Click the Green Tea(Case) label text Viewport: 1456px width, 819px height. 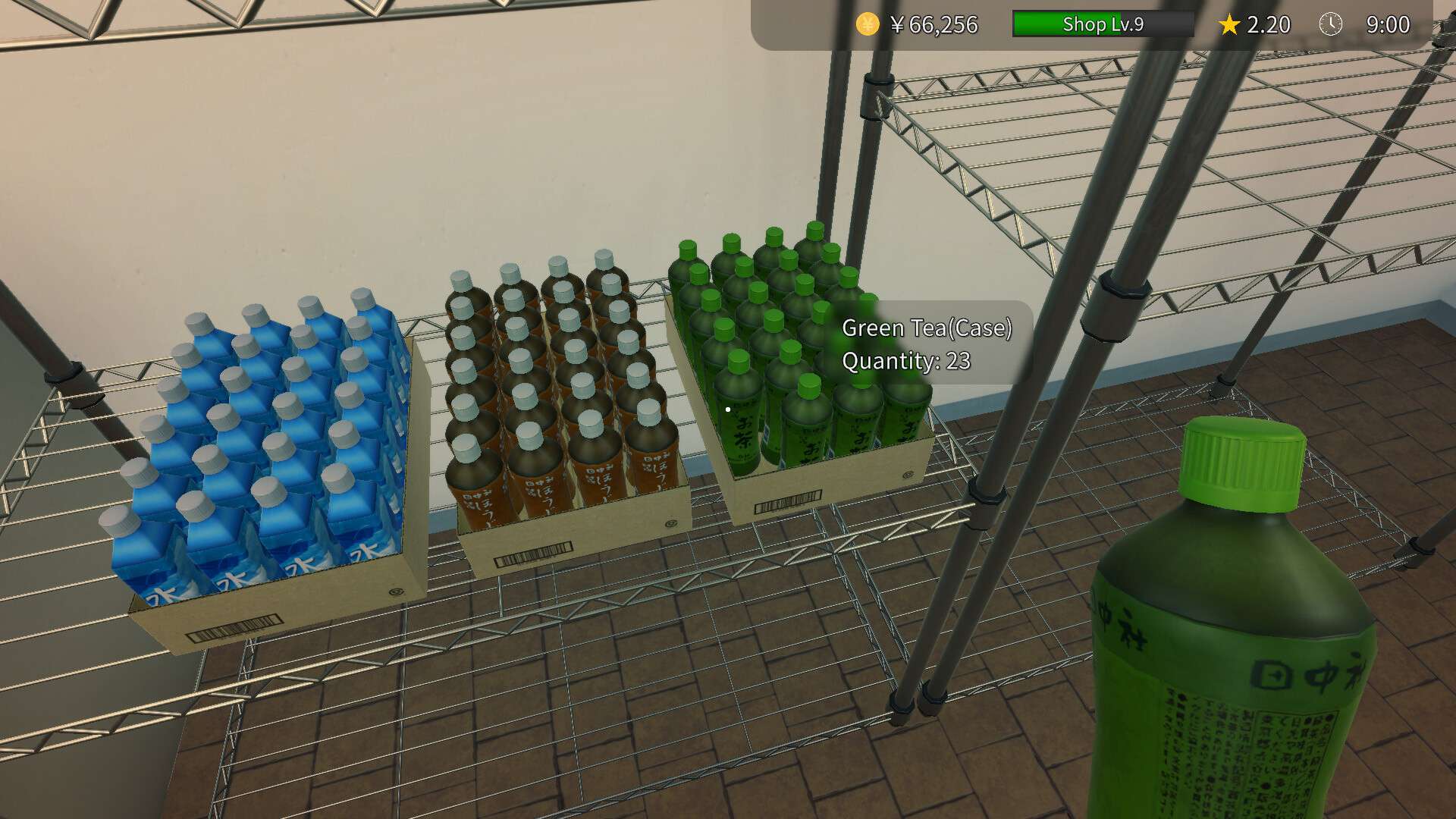pyautogui.click(x=928, y=328)
